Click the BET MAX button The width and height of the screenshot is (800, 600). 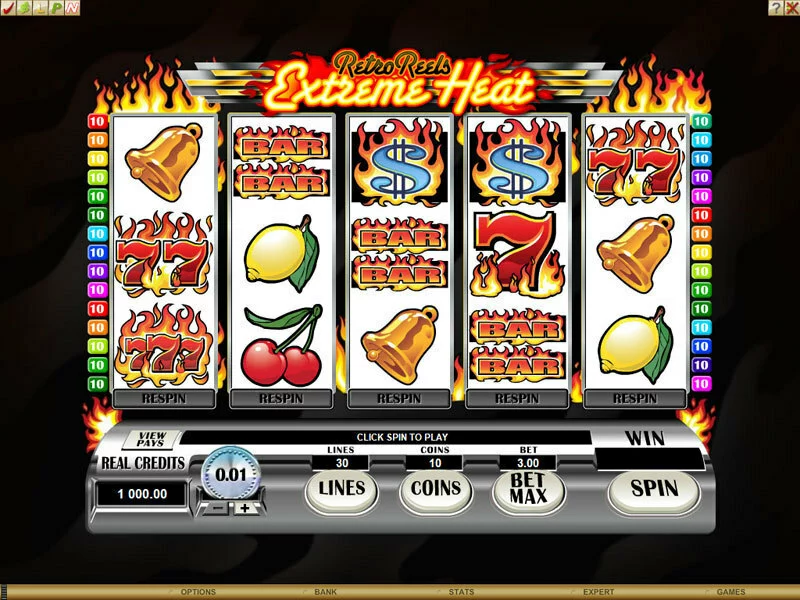coord(528,490)
